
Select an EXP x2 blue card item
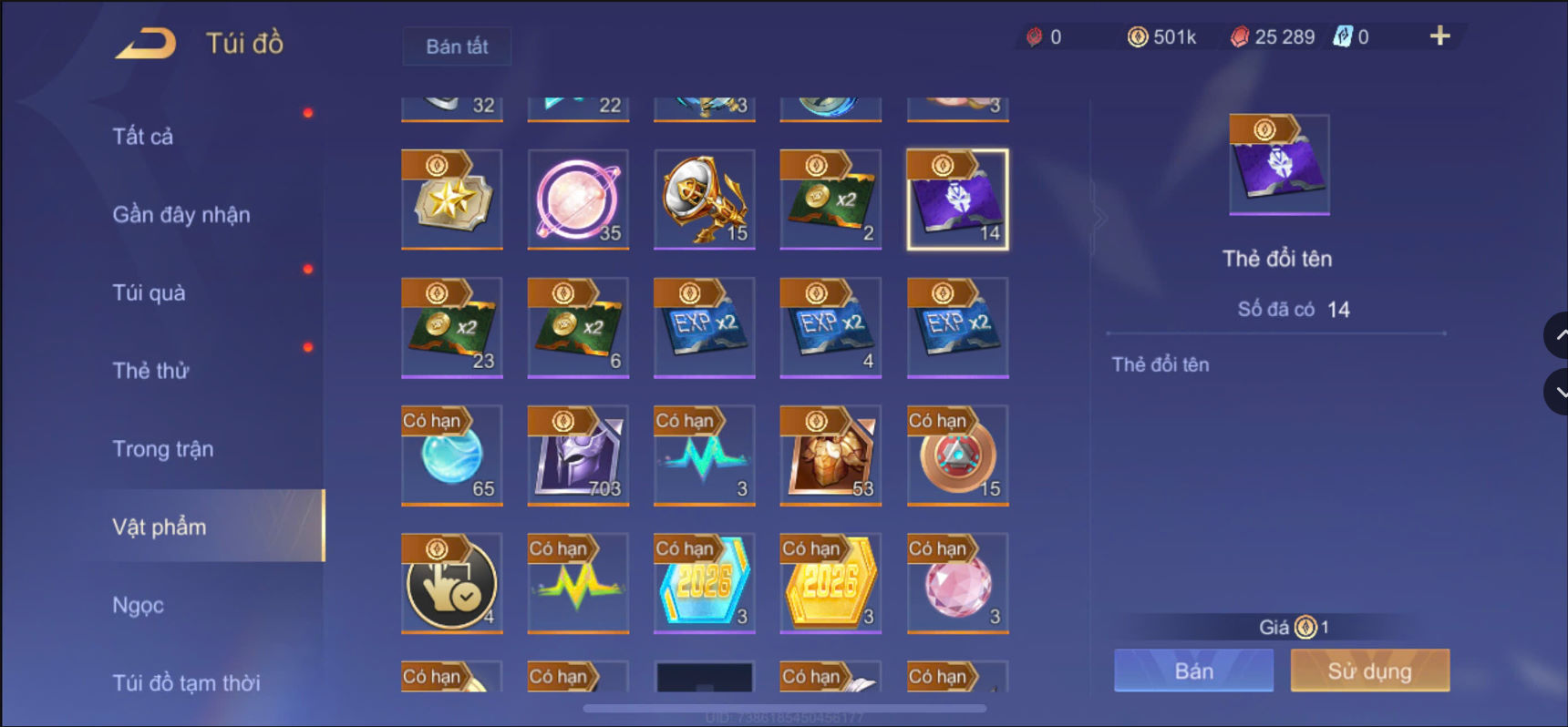point(704,326)
